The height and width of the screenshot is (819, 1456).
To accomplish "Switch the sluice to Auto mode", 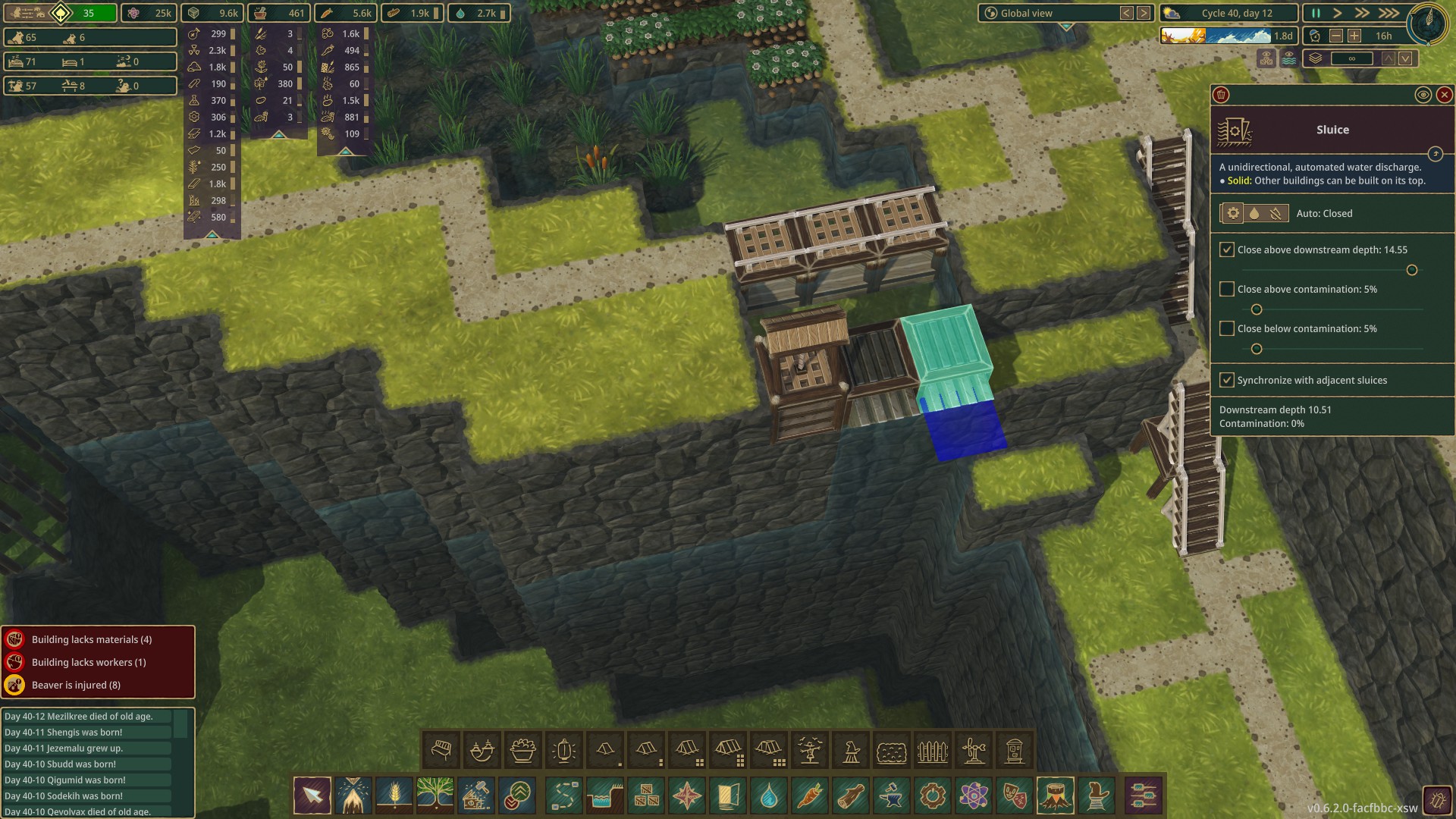I will (1233, 213).
